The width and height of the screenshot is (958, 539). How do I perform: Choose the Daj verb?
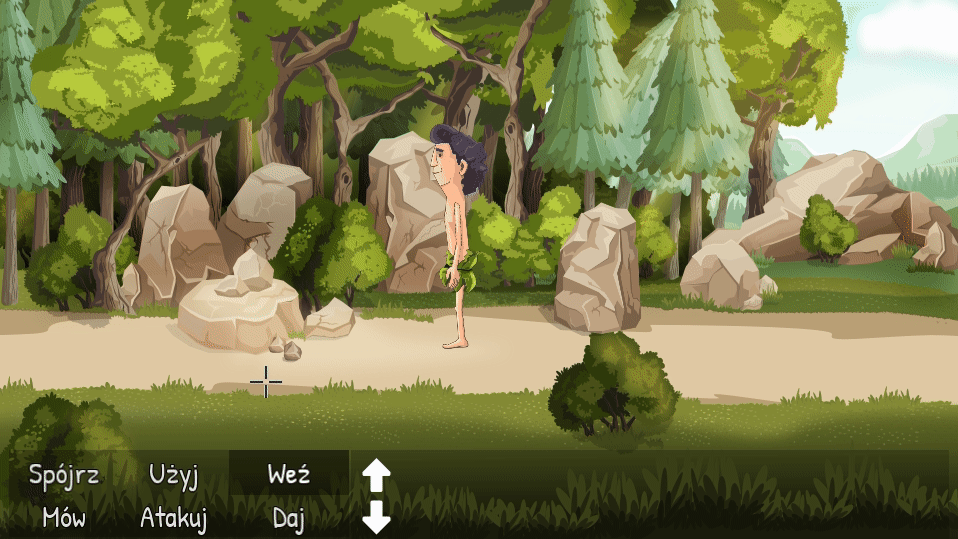coord(289,518)
